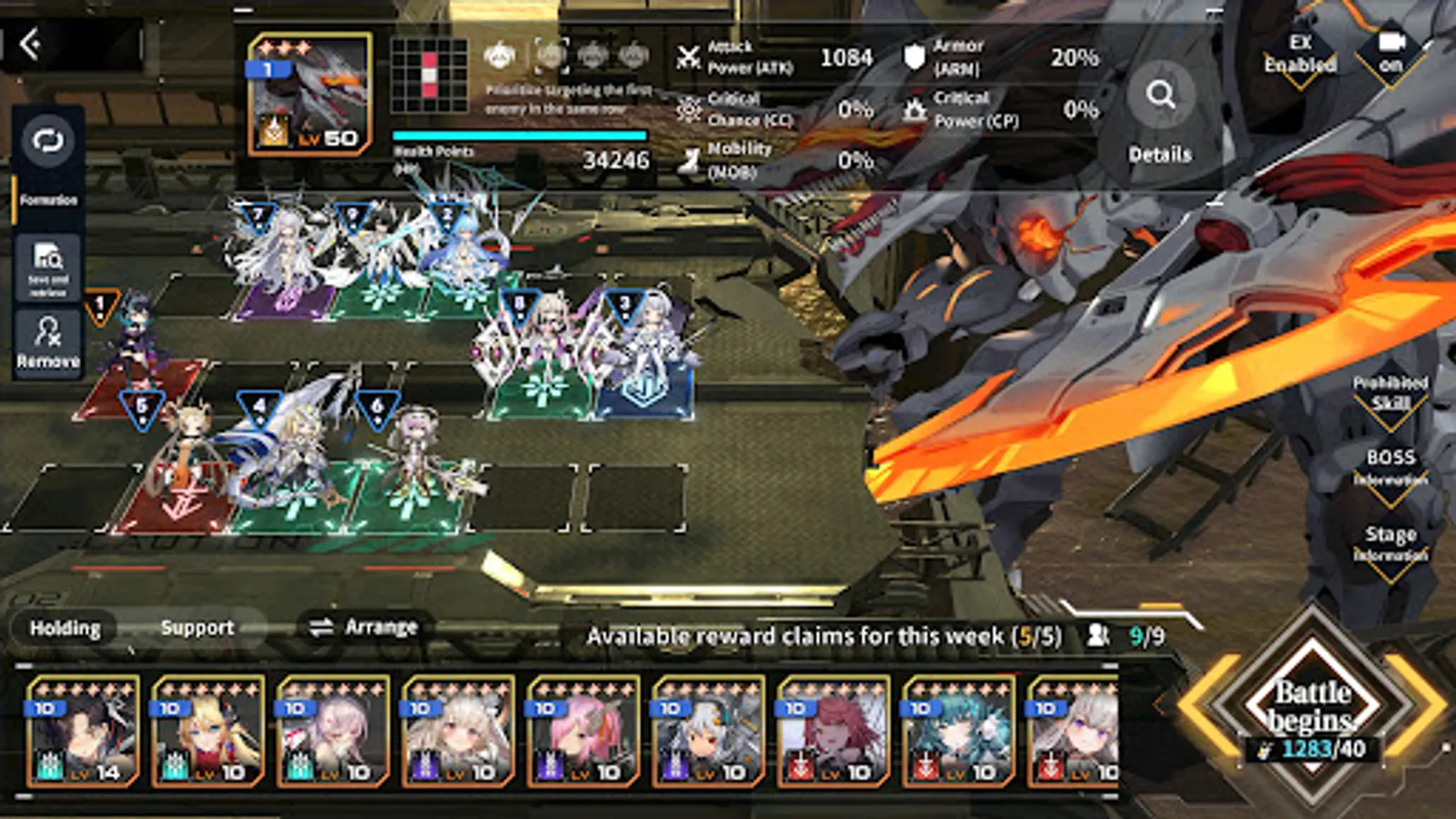
Task: Open the Holding tab
Action: click(x=66, y=627)
